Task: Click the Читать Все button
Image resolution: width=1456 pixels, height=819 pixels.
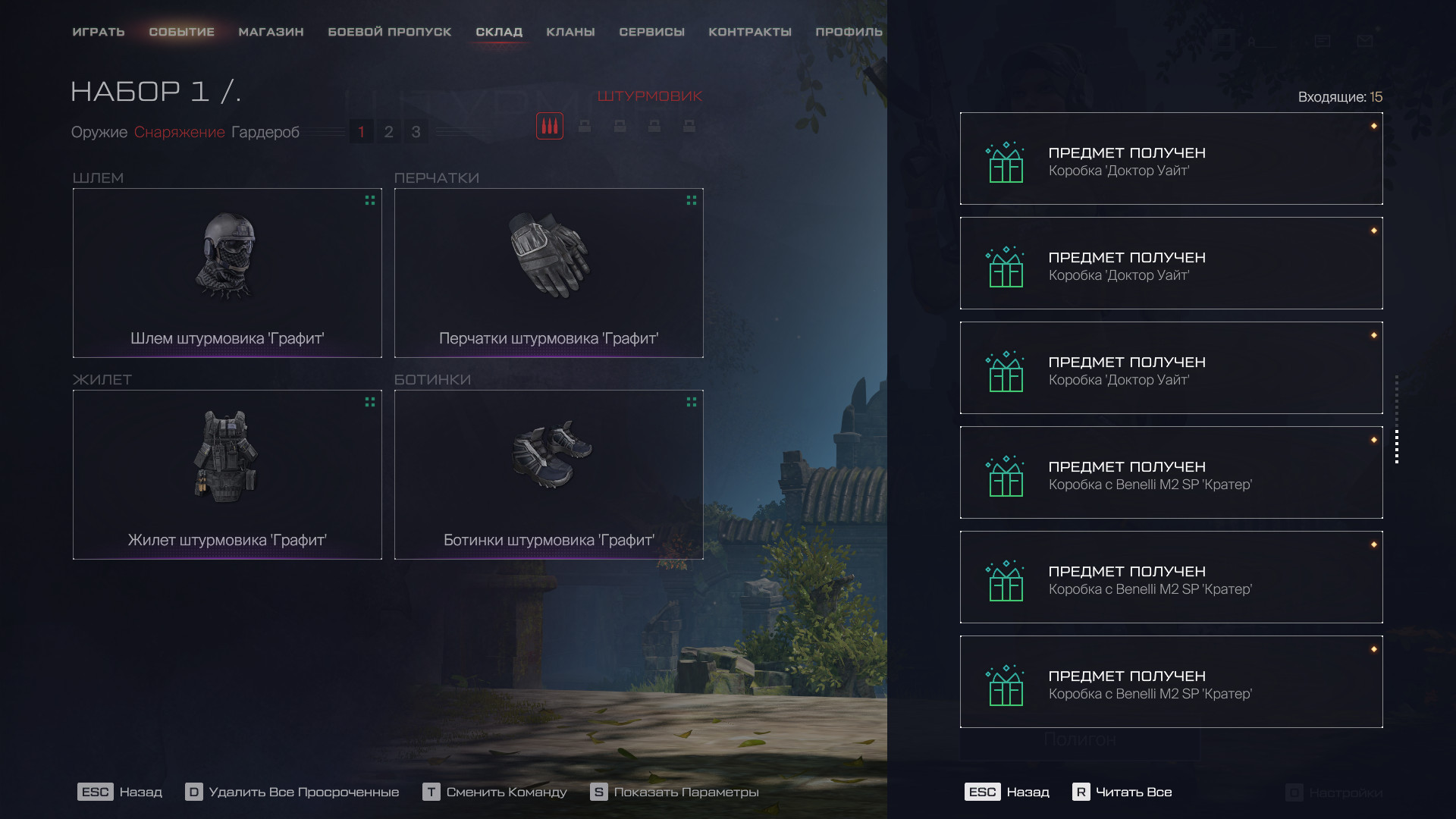Action: (x=1122, y=792)
